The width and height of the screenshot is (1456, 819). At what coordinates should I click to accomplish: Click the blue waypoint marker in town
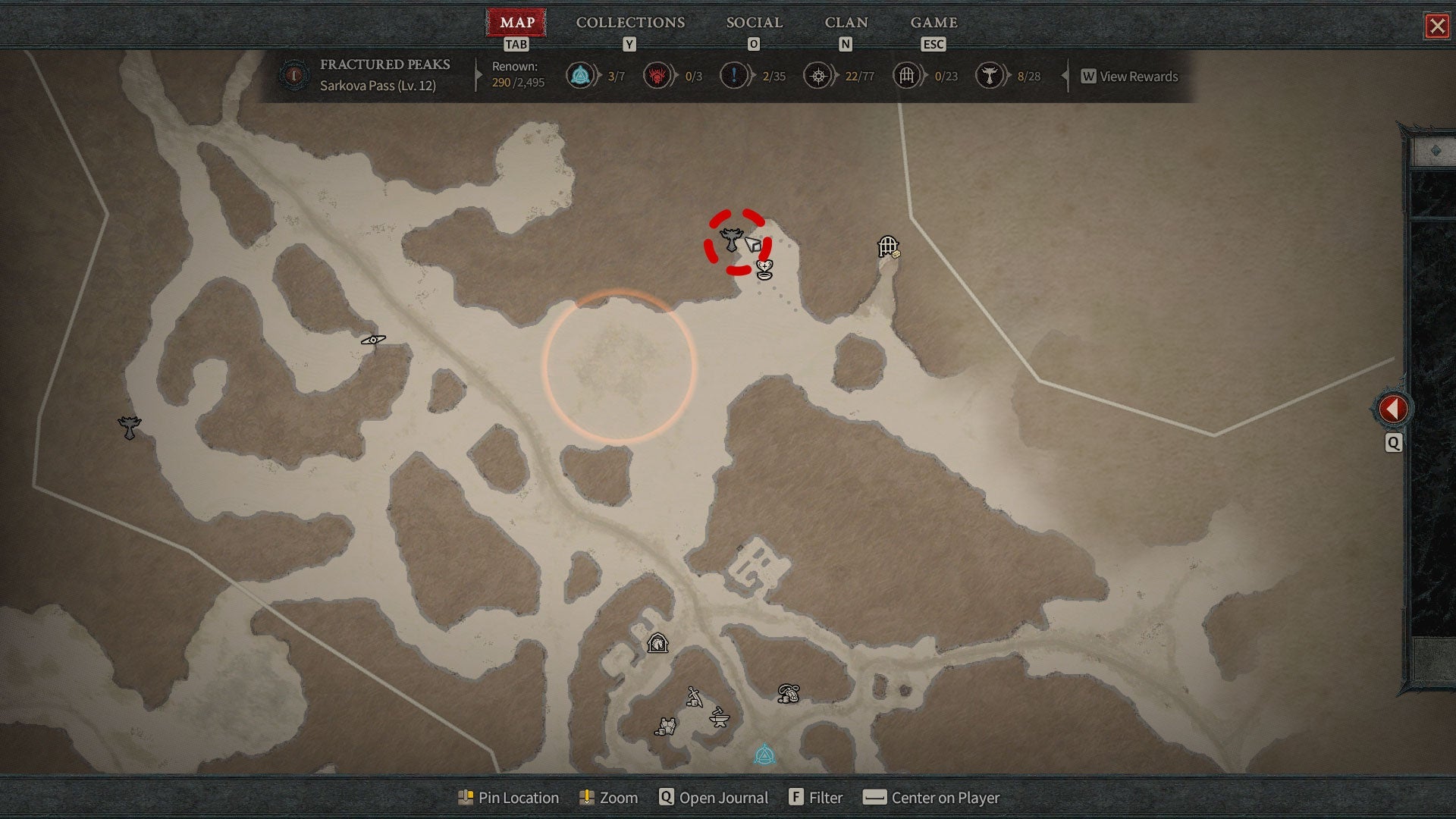(764, 755)
